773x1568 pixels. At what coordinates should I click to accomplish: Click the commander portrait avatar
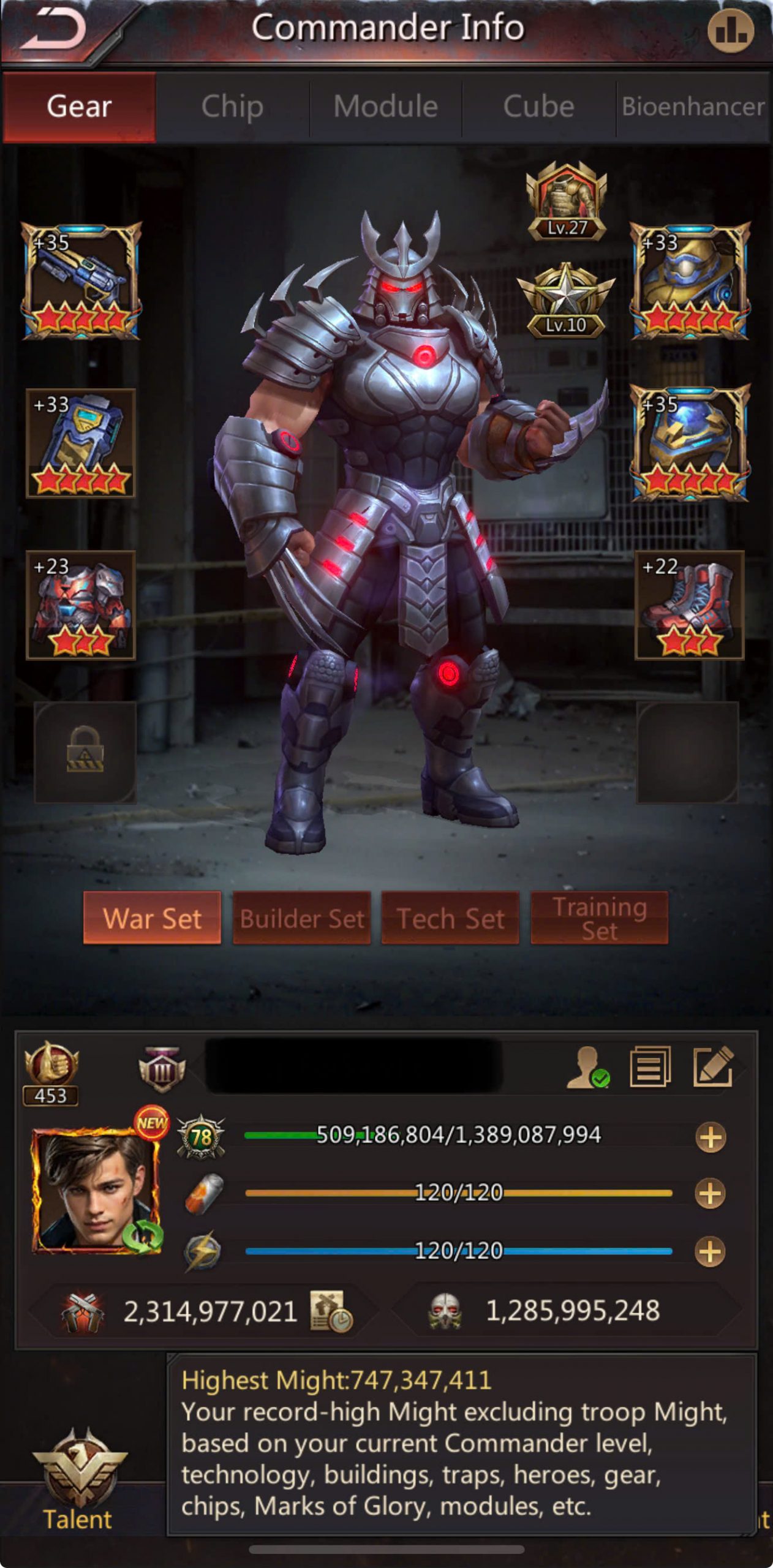coord(97,1189)
